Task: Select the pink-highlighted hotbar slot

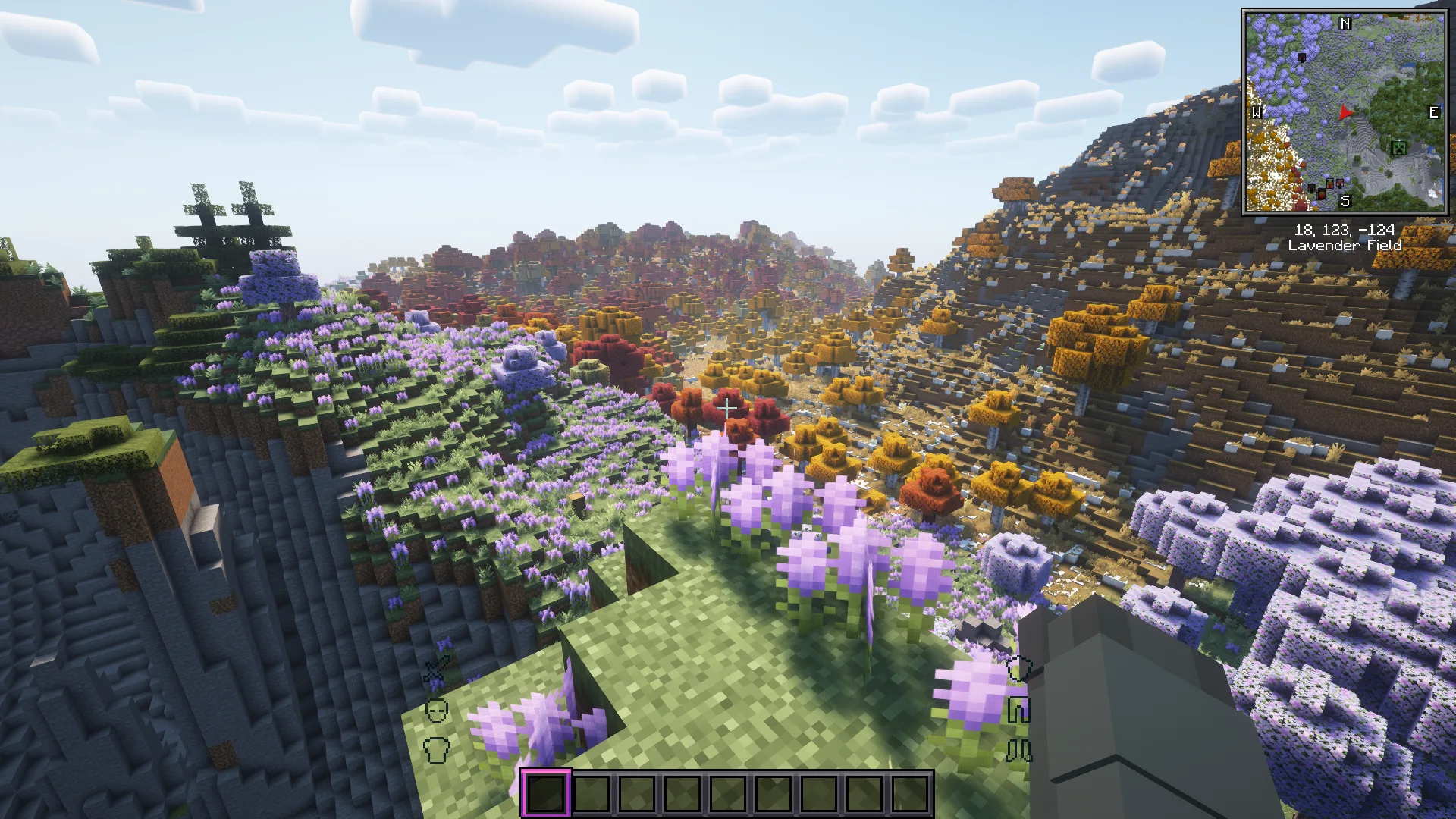Action: pos(546,793)
